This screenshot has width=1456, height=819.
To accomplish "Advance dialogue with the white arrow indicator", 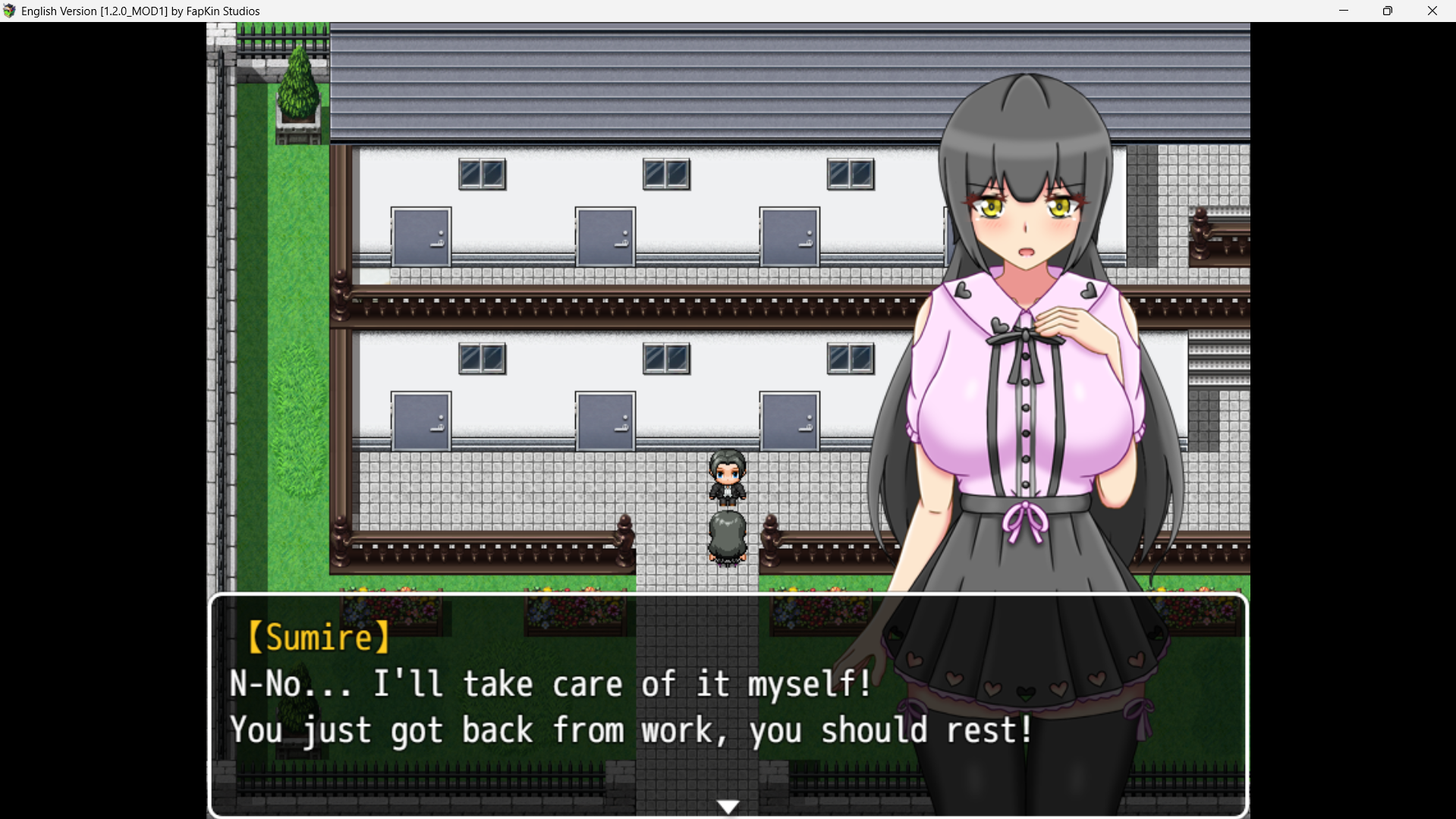I will [x=728, y=806].
